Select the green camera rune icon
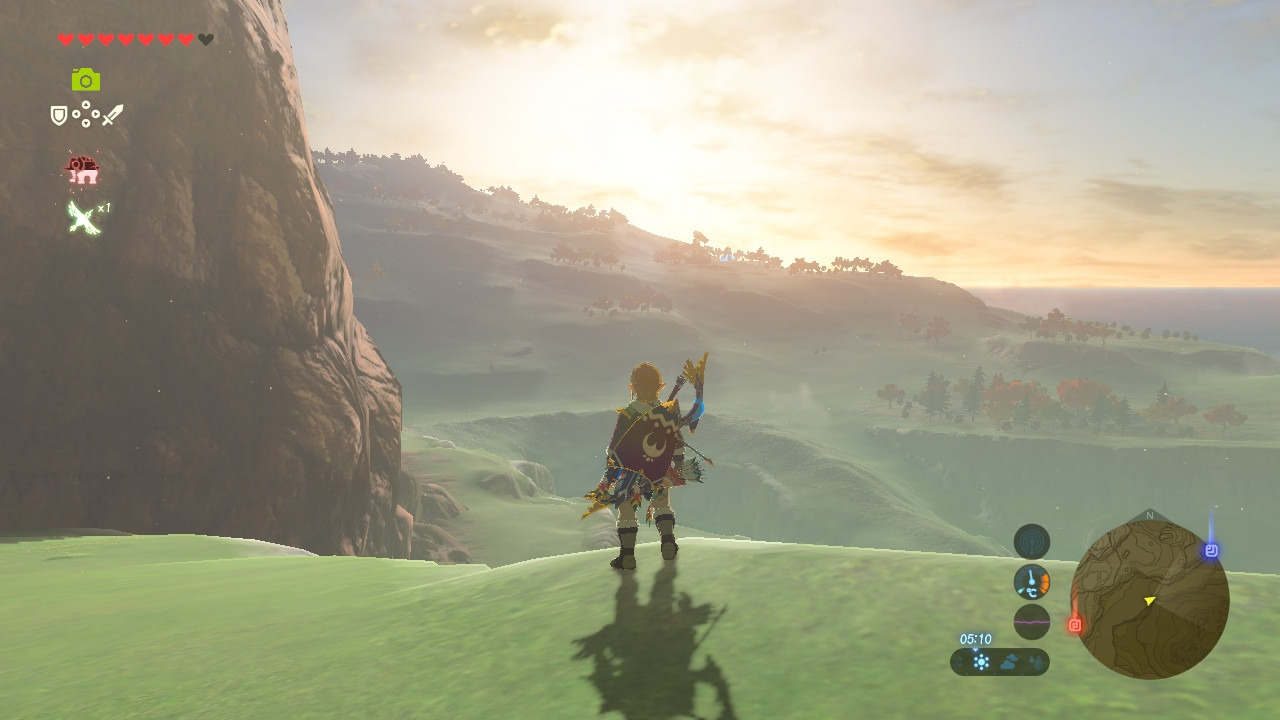1280x720 pixels. [86, 80]
